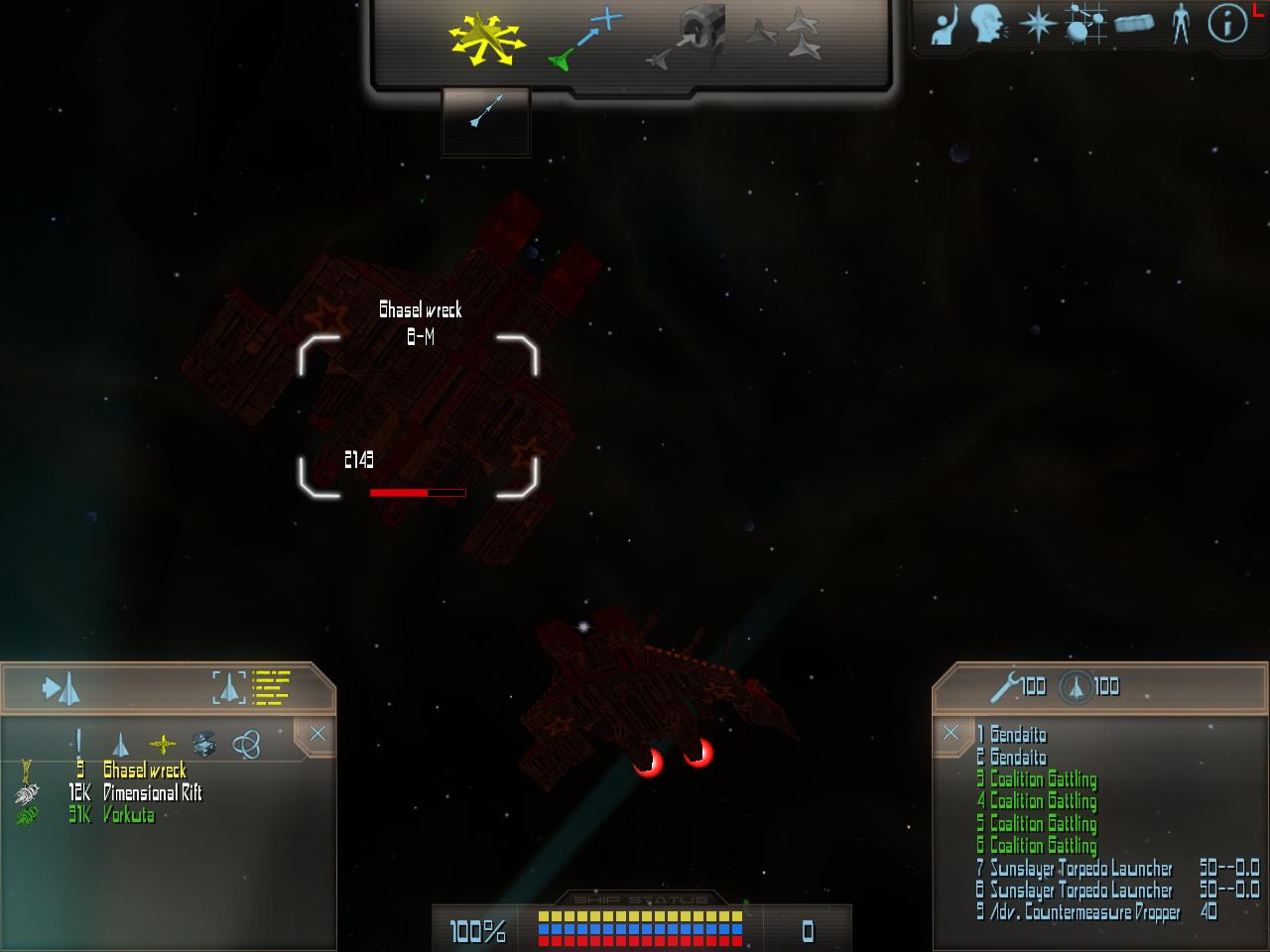Open the small blue arrow sub-tab

(486, 112)
